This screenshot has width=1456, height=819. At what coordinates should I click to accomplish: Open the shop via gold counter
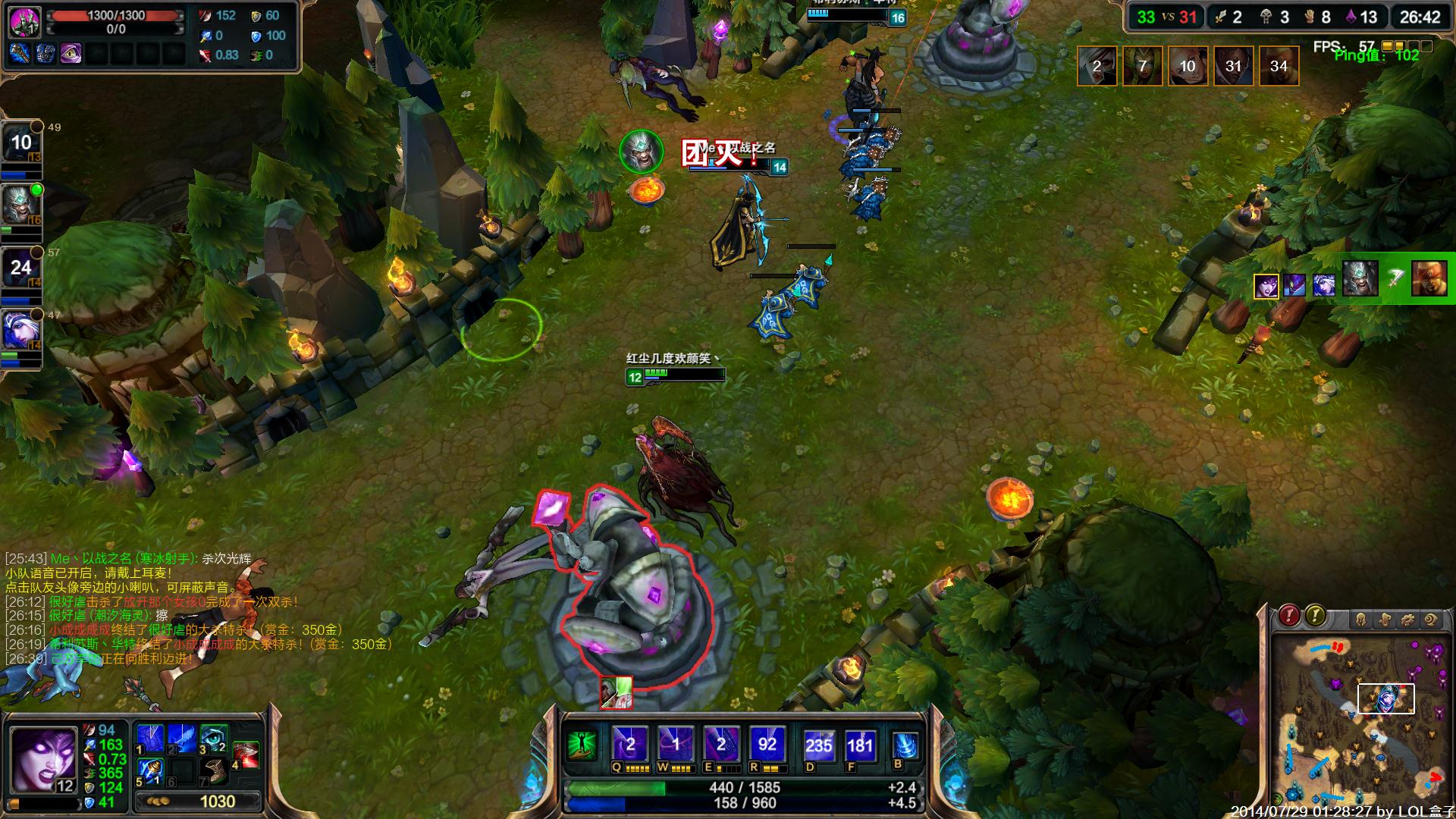pyautogui.click(x=199, y=802)
